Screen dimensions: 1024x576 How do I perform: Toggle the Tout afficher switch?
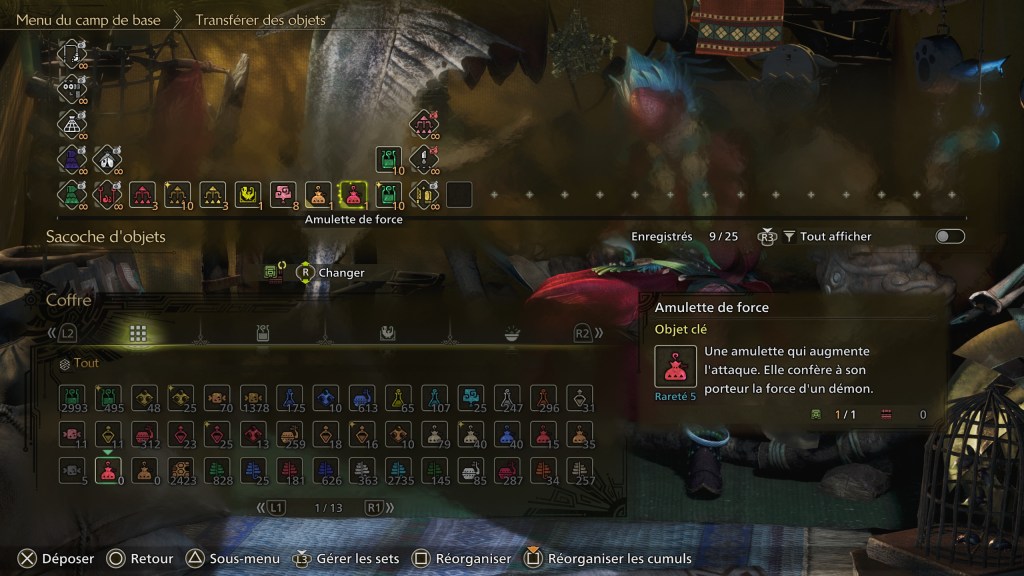click(x=949, y=237)
